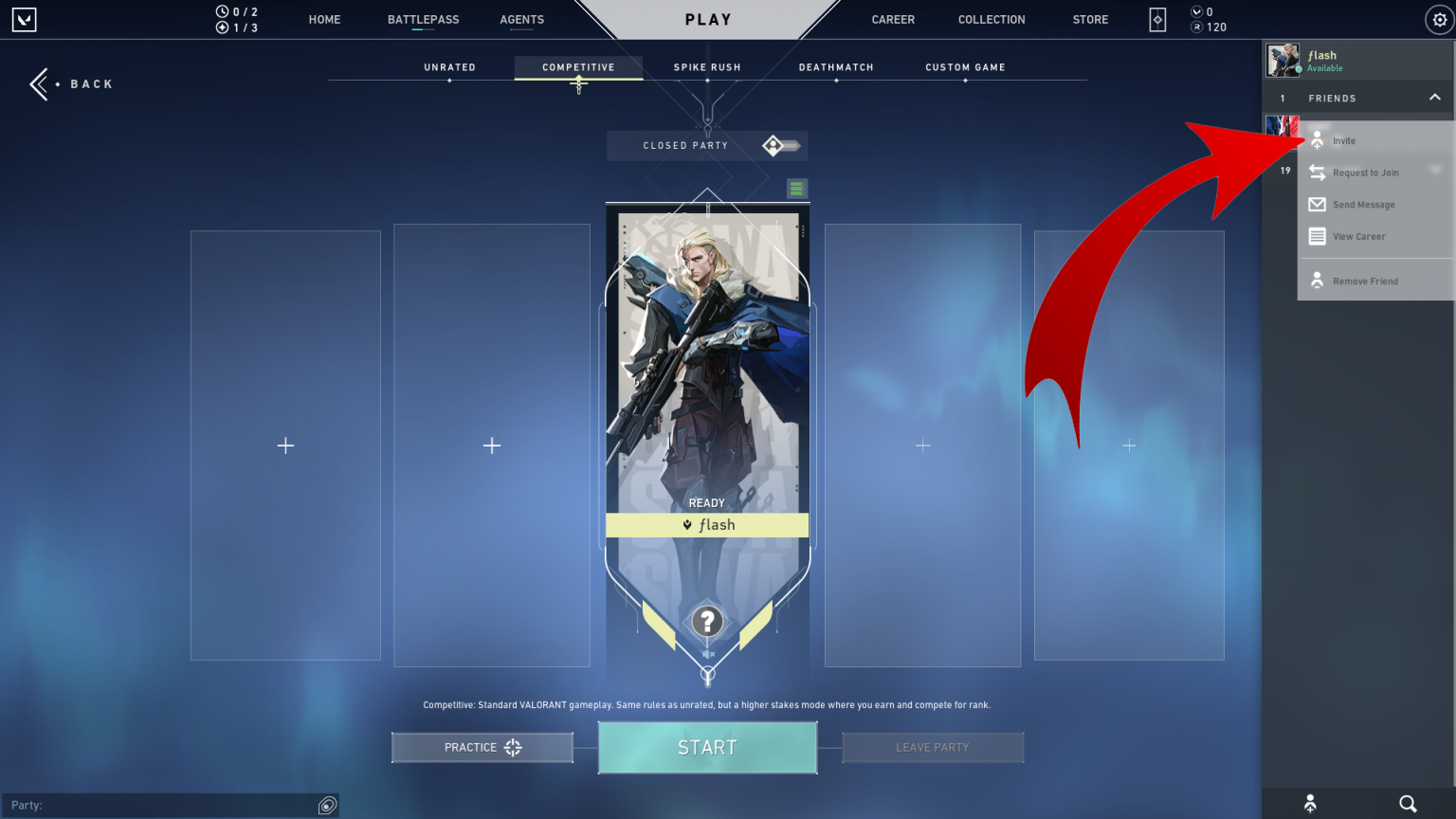Expand the offline friends group showing 19
The width and height of the screenshot is (1456, 819).
click(1285, 171)
